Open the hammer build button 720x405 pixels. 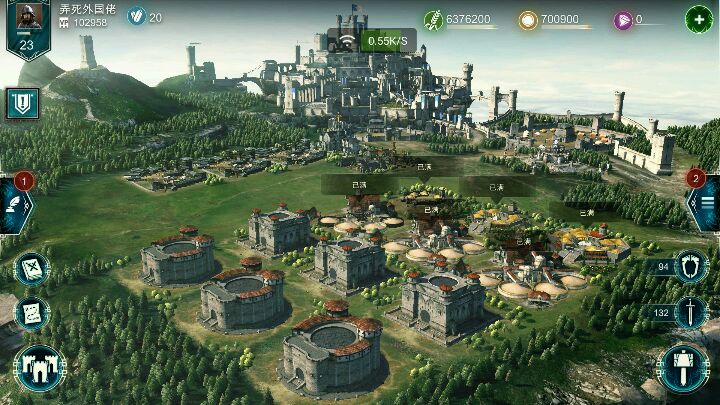tap(685, 367)
